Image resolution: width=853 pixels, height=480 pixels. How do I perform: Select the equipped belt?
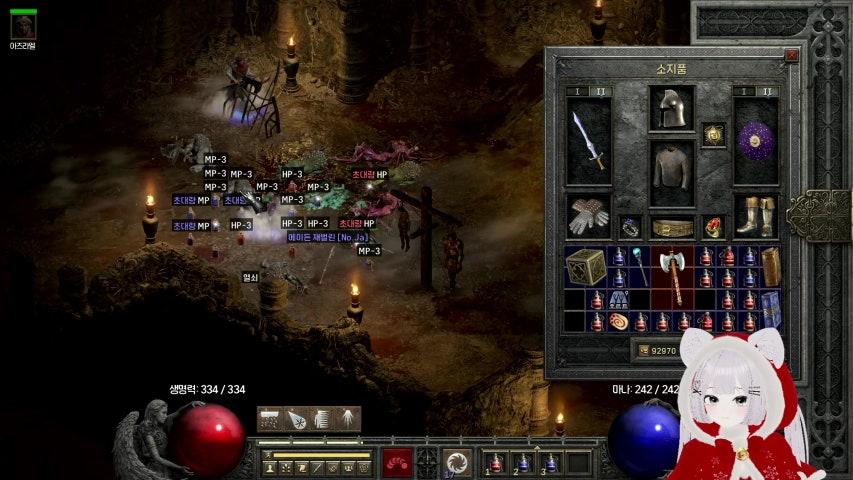(x=671, y=228)
